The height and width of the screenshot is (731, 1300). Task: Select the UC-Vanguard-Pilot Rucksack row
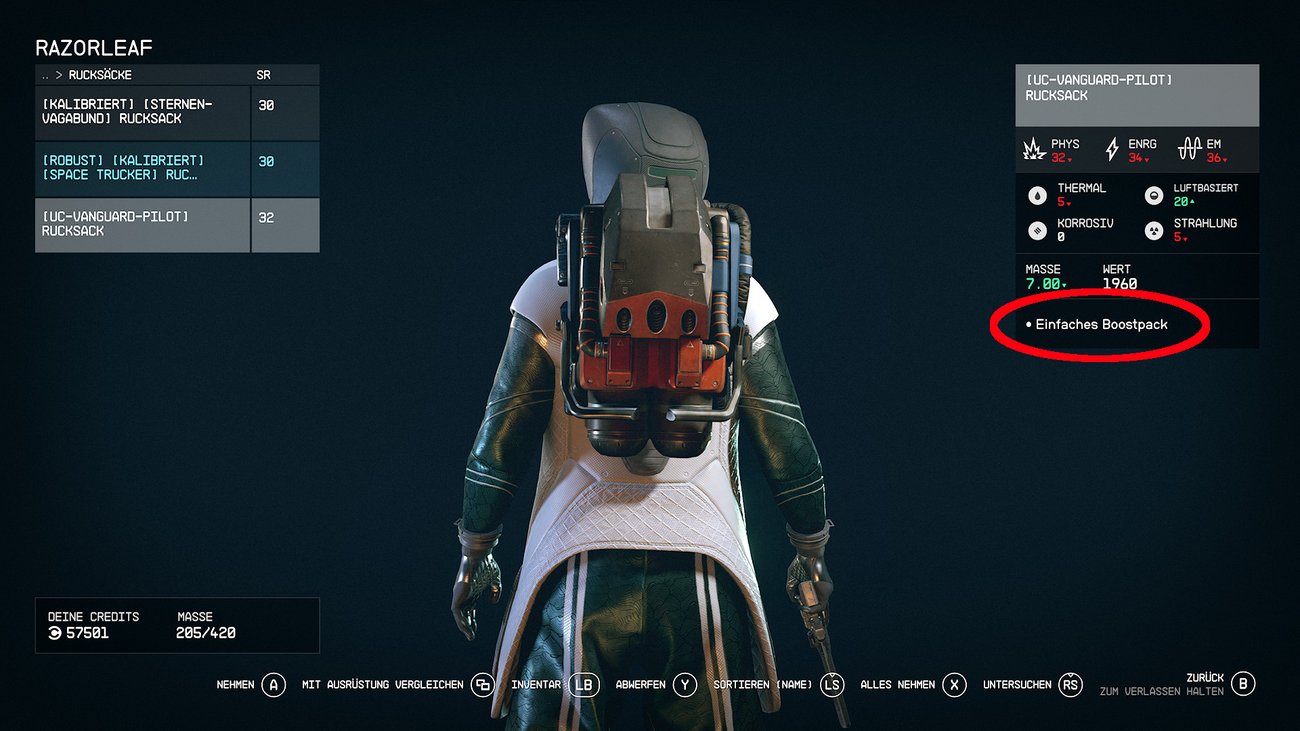pos(142,224)
